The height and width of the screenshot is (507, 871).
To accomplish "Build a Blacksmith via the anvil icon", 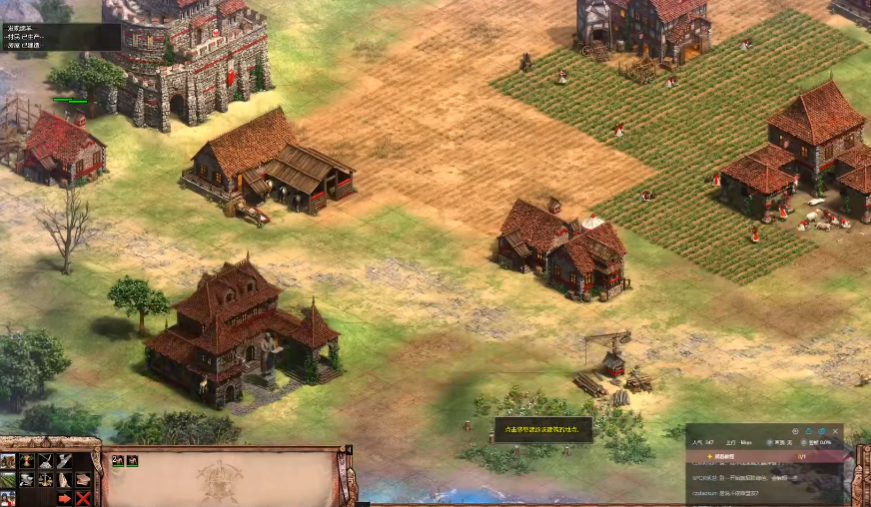I will [x=27, y=480].
